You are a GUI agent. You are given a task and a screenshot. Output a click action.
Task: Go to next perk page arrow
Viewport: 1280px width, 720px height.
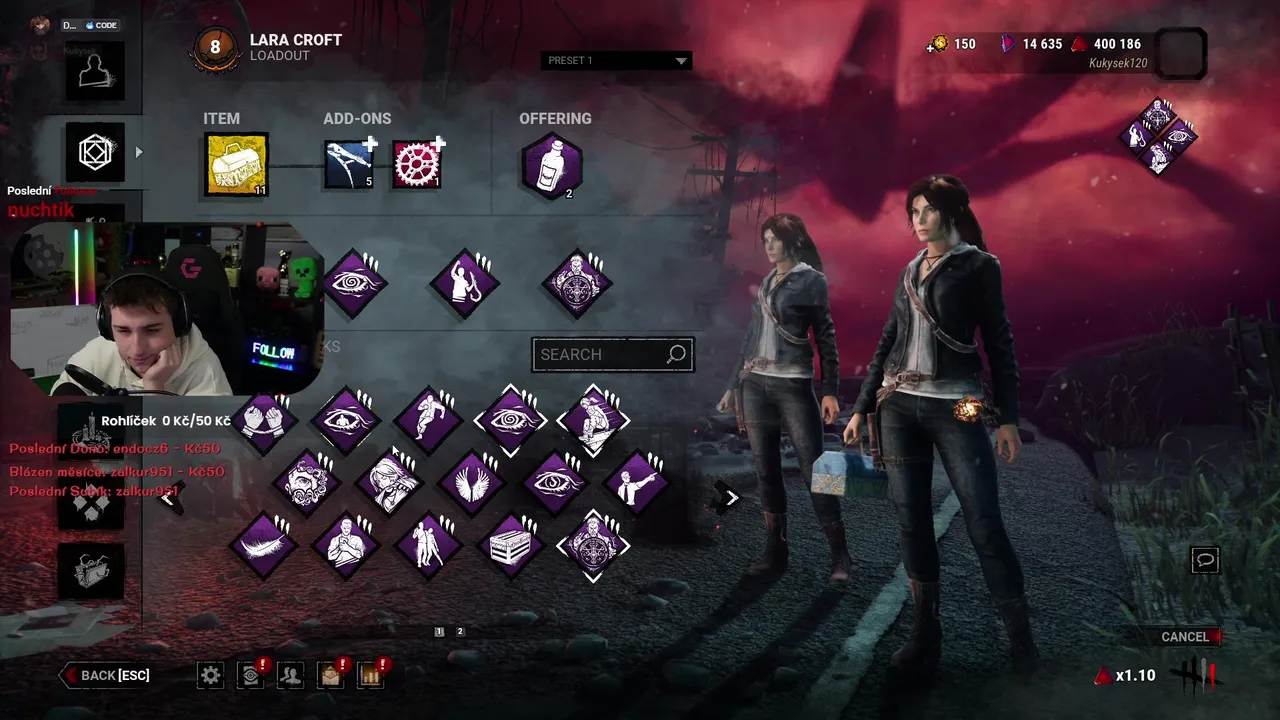(x=731, y=497)
